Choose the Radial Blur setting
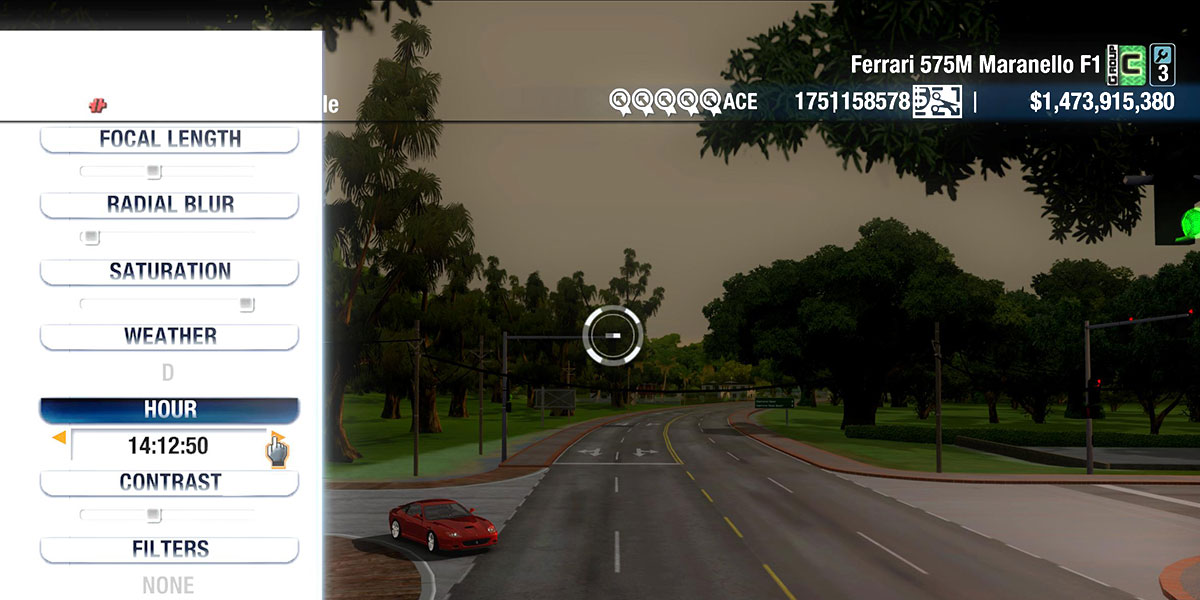 (169, 204)
